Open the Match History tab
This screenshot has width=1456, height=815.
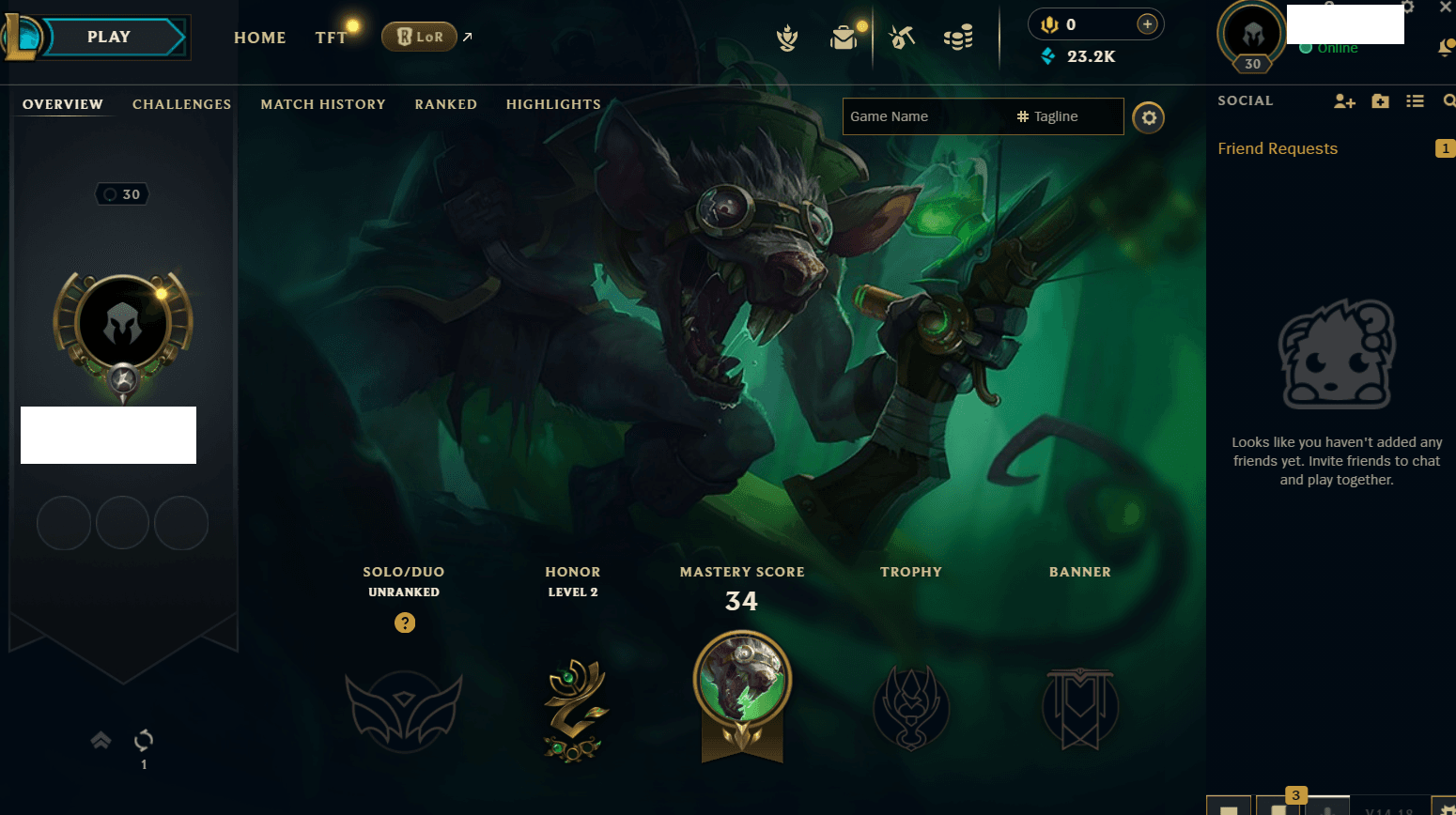tap(323, 104)
